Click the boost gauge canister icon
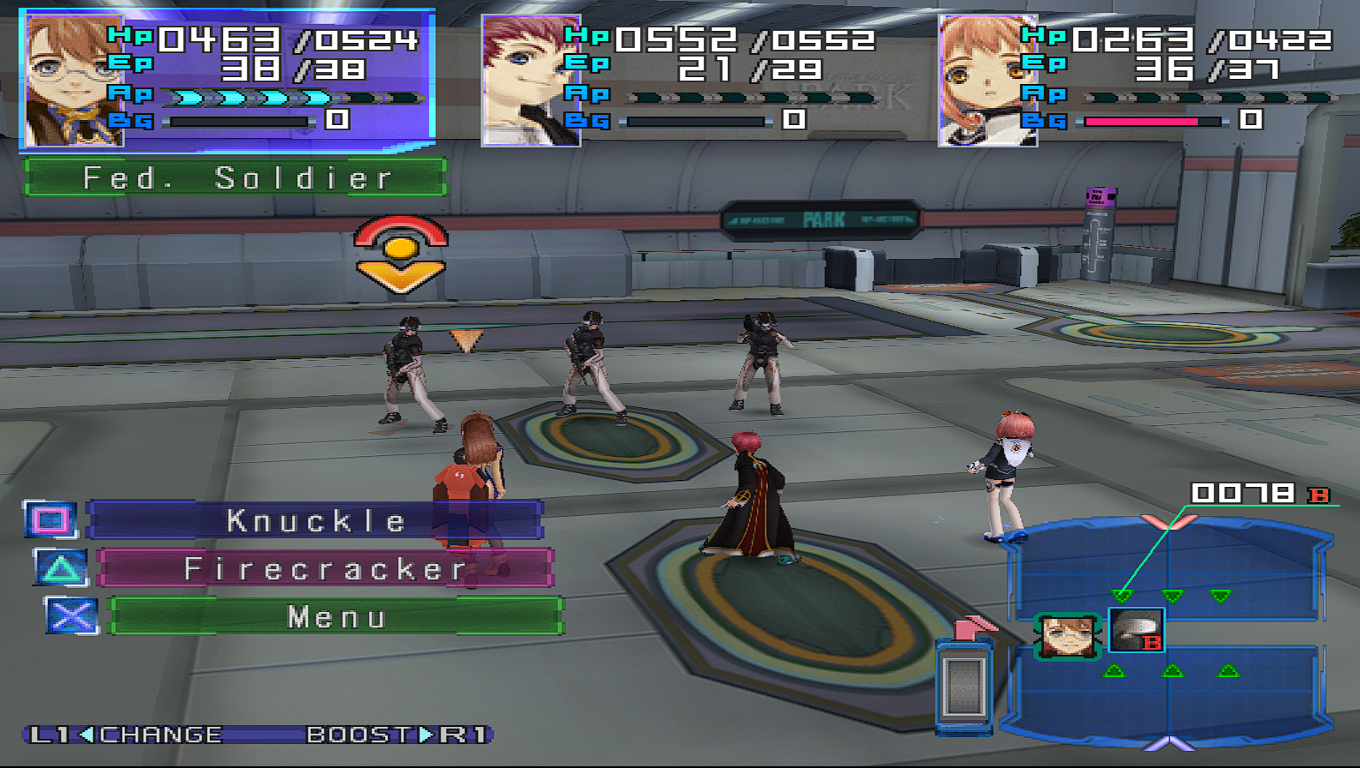Image resolution: width=1360 pixels, height=768 pixels. point(964,685)
